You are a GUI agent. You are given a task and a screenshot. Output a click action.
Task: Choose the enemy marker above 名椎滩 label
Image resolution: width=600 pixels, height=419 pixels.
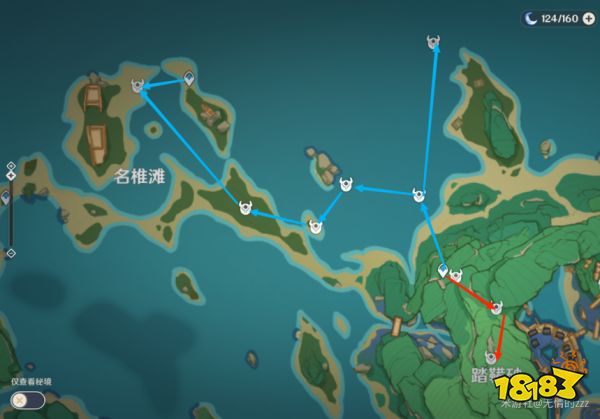[x=138, y=88]
